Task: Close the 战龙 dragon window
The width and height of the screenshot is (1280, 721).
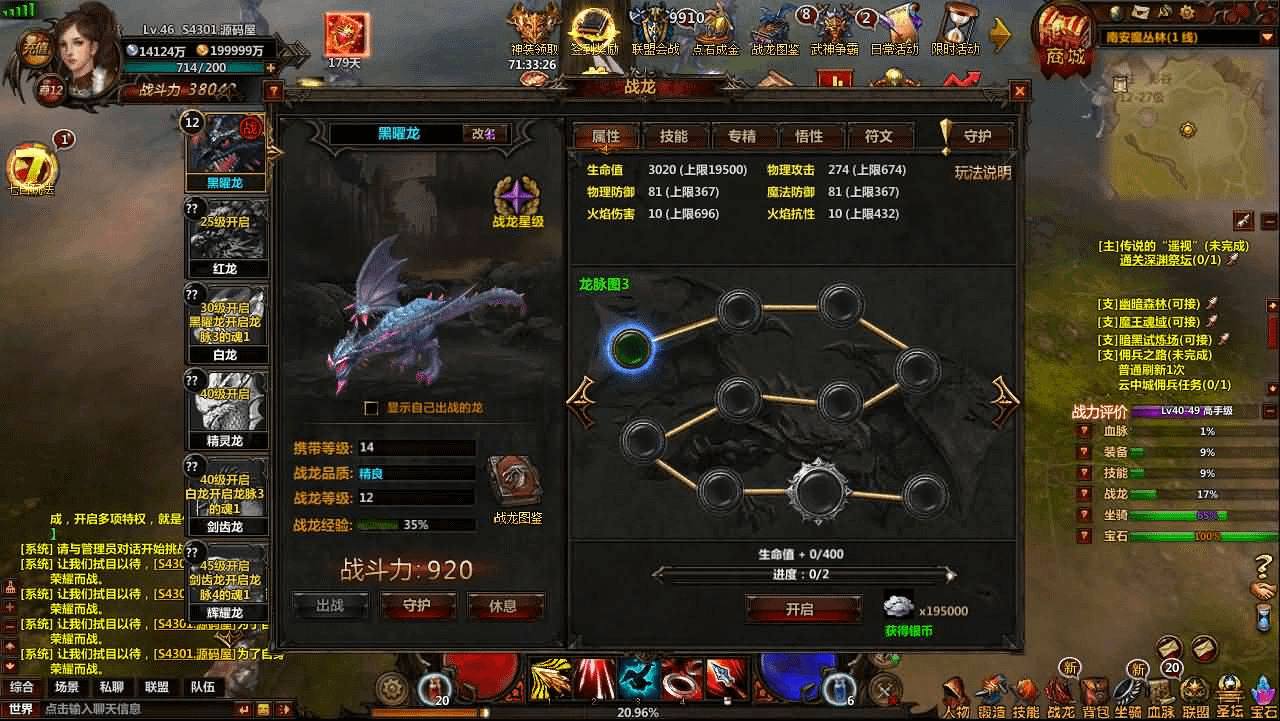Action: coord(1019,92)
